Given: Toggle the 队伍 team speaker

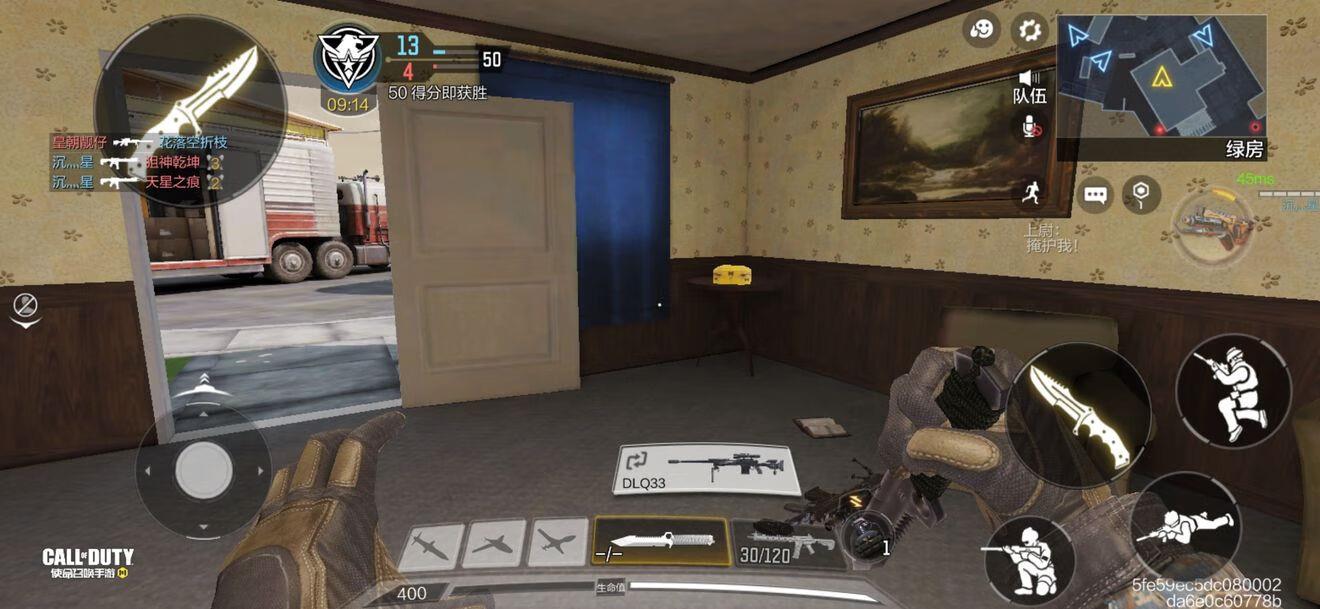Looking at the screenshot, I should [1029, 87].
